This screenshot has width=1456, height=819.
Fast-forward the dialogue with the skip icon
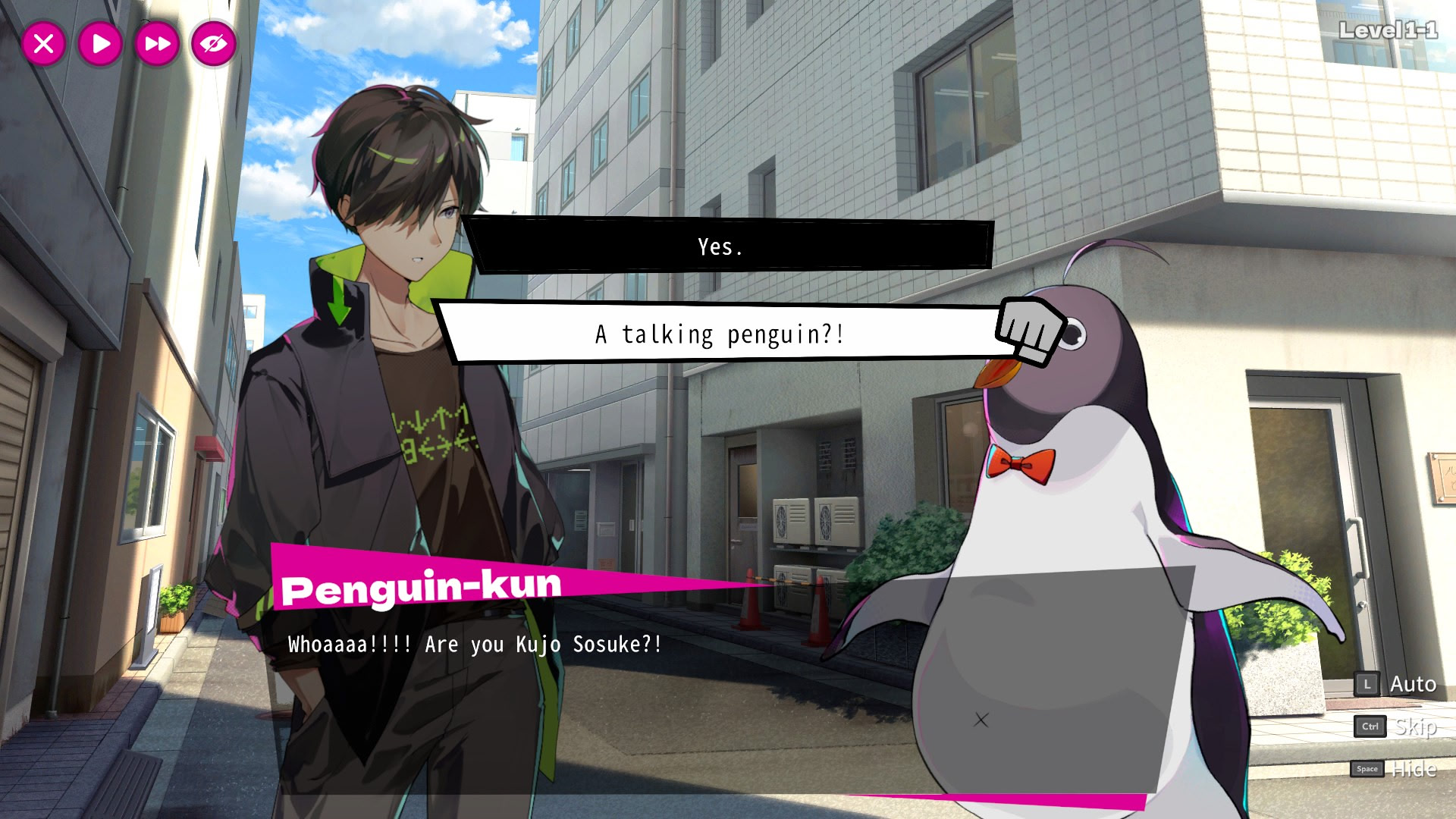point(157,44)
